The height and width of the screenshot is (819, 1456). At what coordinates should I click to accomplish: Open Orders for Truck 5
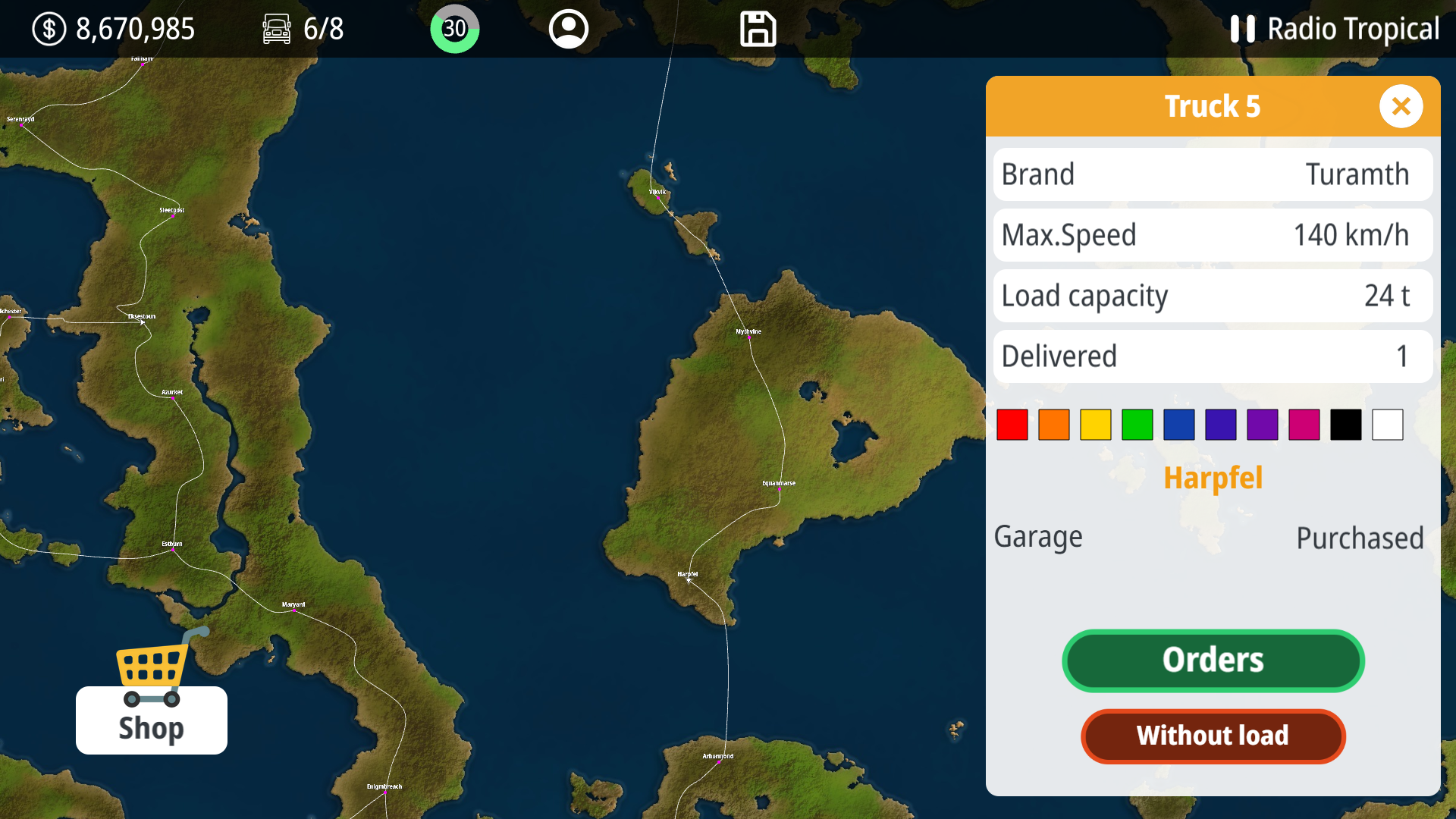pyautogui.click(x=1213, y=661)
